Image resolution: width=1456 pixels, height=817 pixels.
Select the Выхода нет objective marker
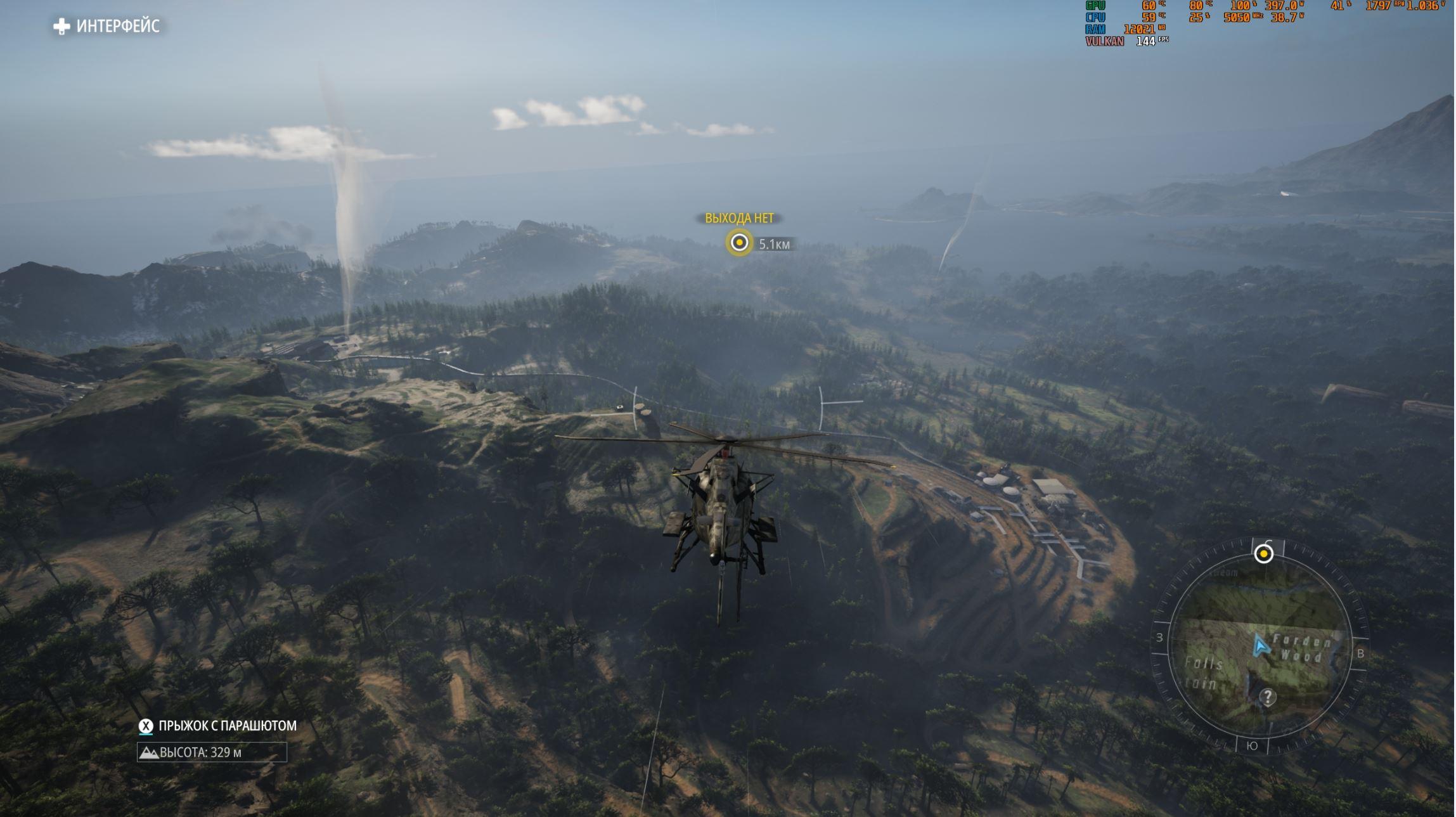click(x=739, y=243)
